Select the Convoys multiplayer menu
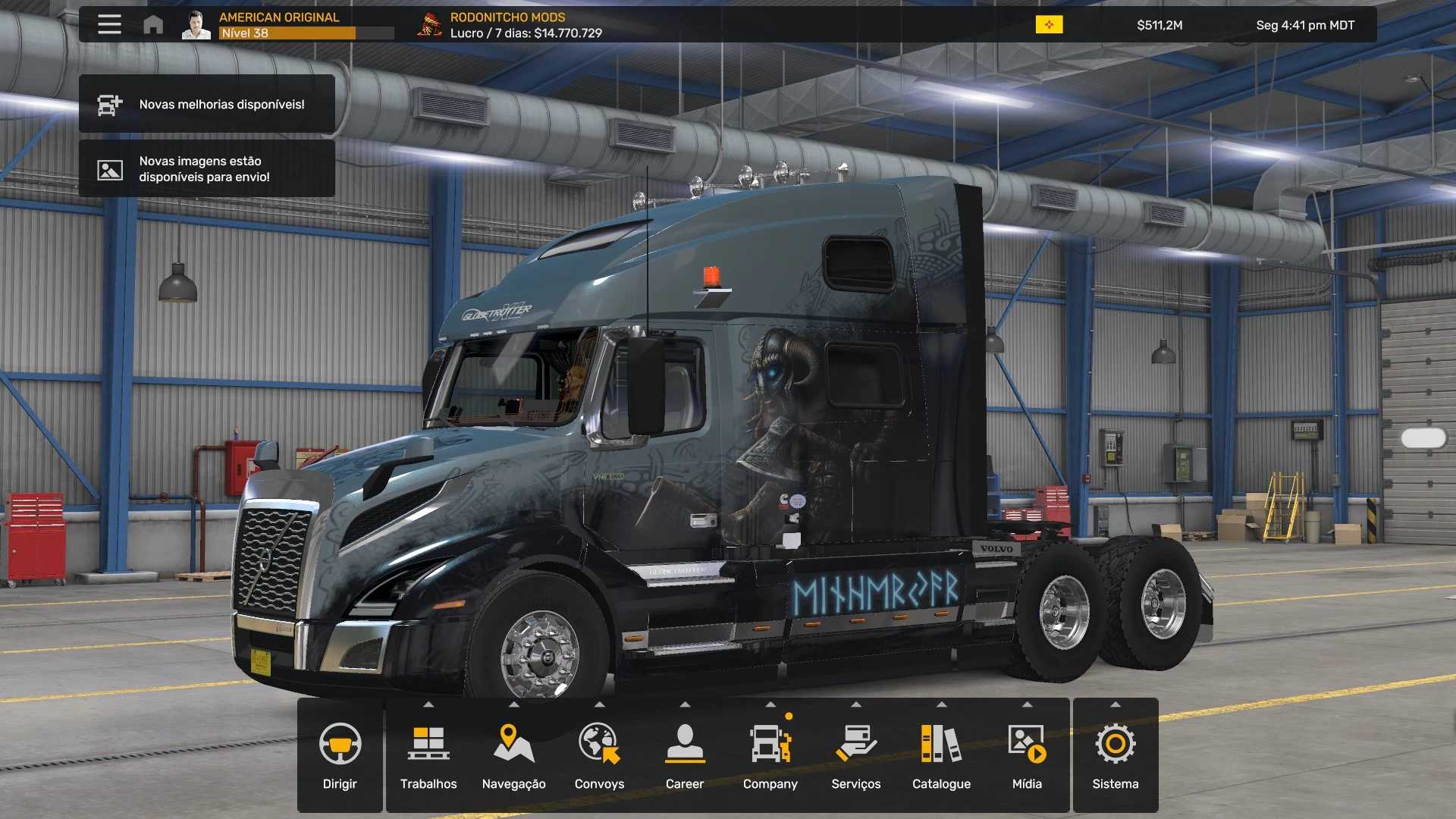This screenshot has height=819, width=1456. tap(599, 755)
